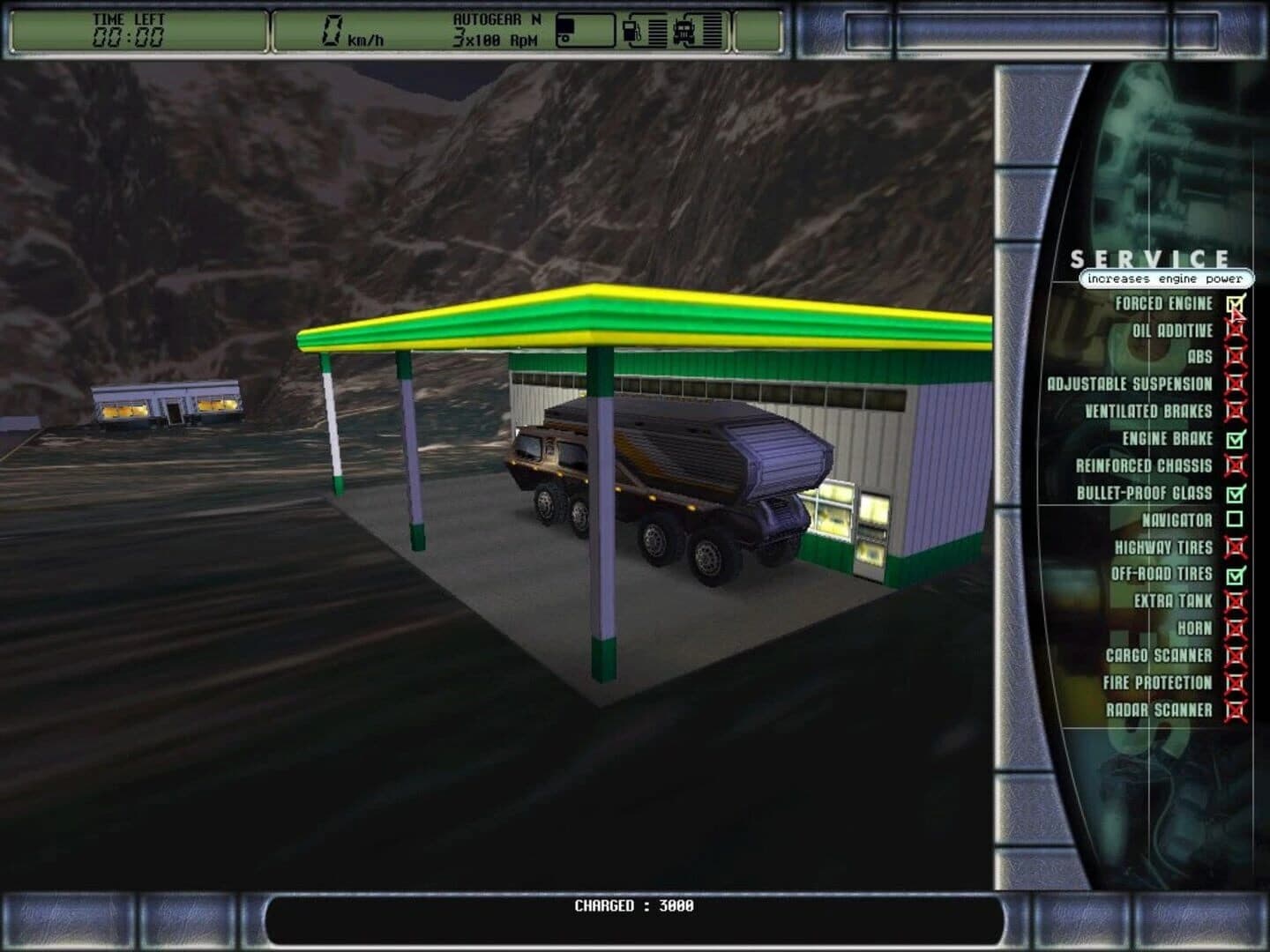Uncheck the OFF-ROAD TIRES option
Viewport: 1270px width, 952px height.
[1234, 575]
